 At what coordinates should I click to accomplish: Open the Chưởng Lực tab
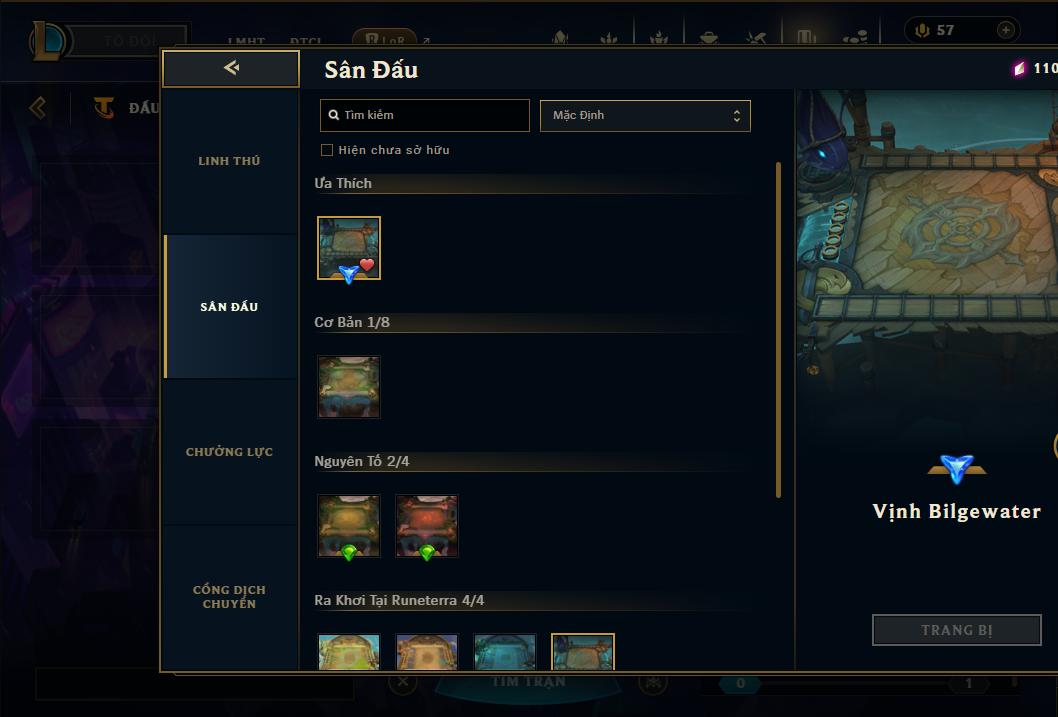[x=229, y=452]
